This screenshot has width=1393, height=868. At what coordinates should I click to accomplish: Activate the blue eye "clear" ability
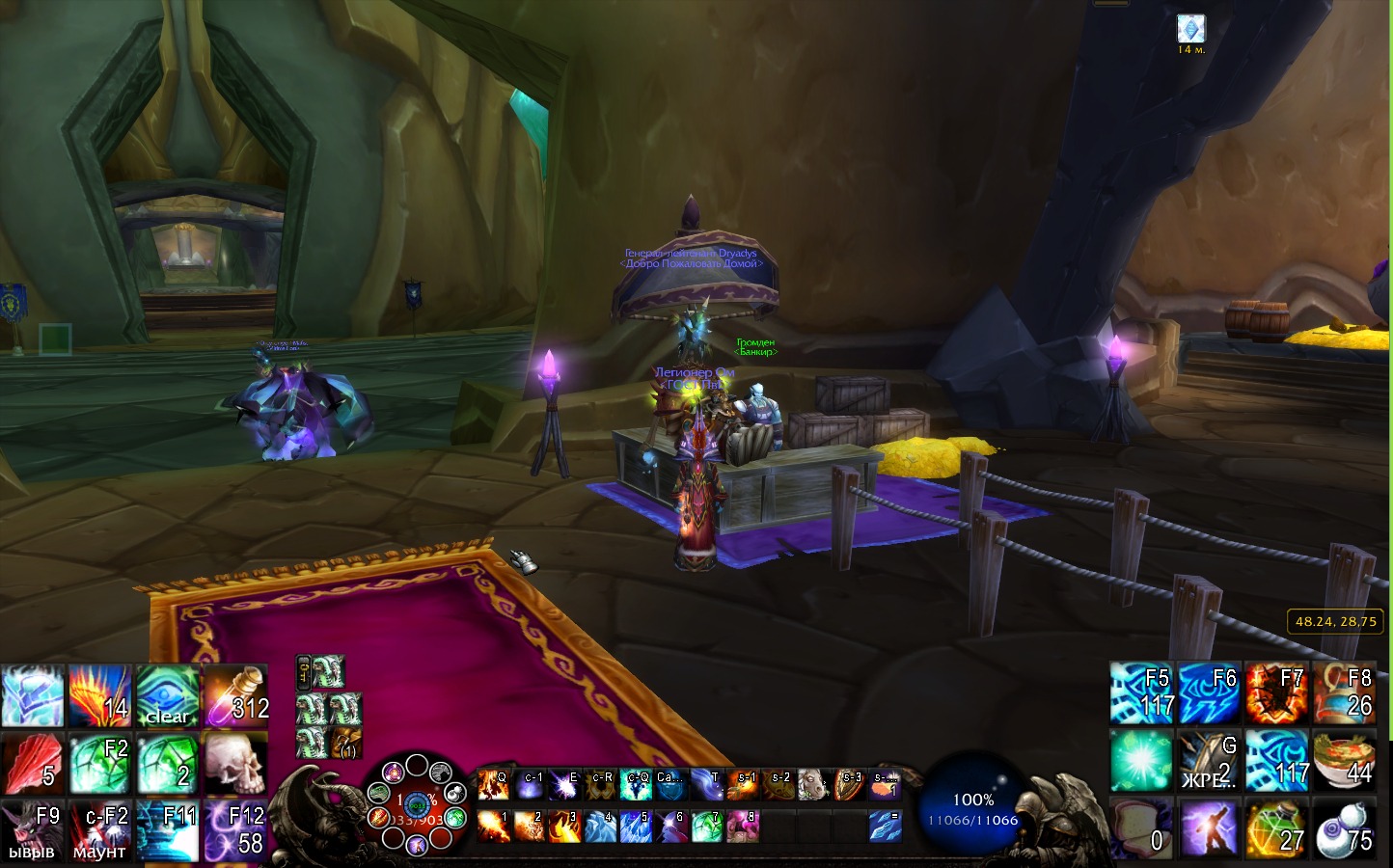[x=168, y=695]
